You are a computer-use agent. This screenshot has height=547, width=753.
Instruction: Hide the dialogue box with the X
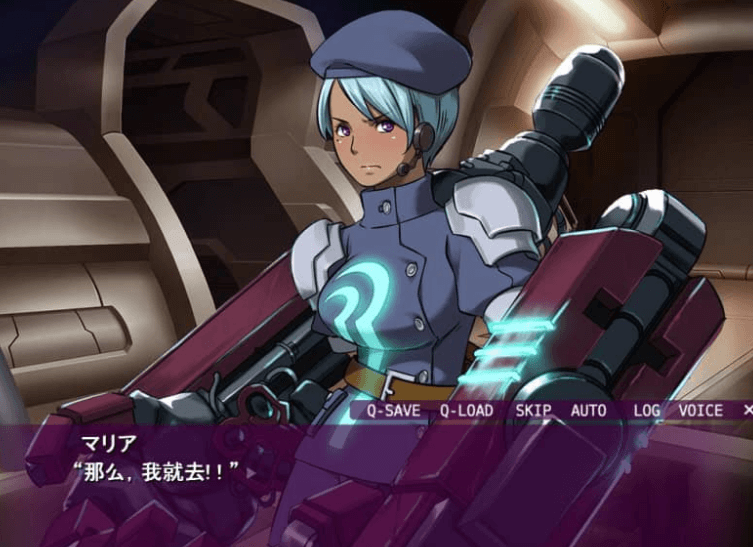point(747,410)
